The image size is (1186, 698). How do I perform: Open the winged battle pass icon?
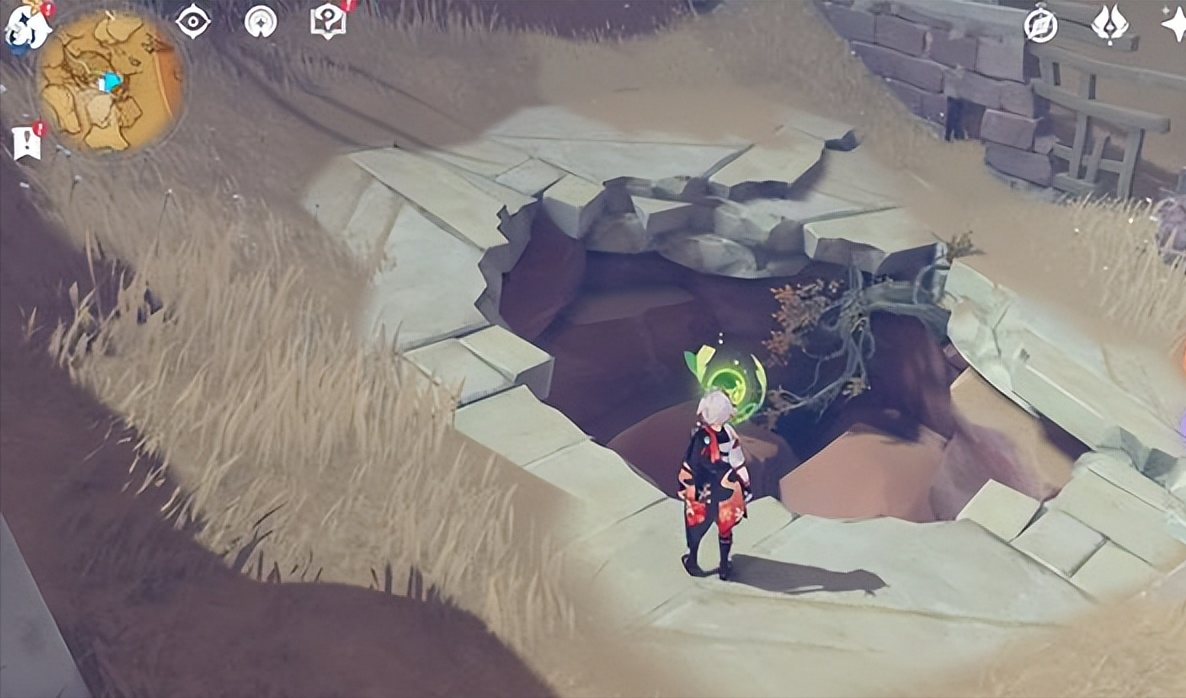(1109, 24)
